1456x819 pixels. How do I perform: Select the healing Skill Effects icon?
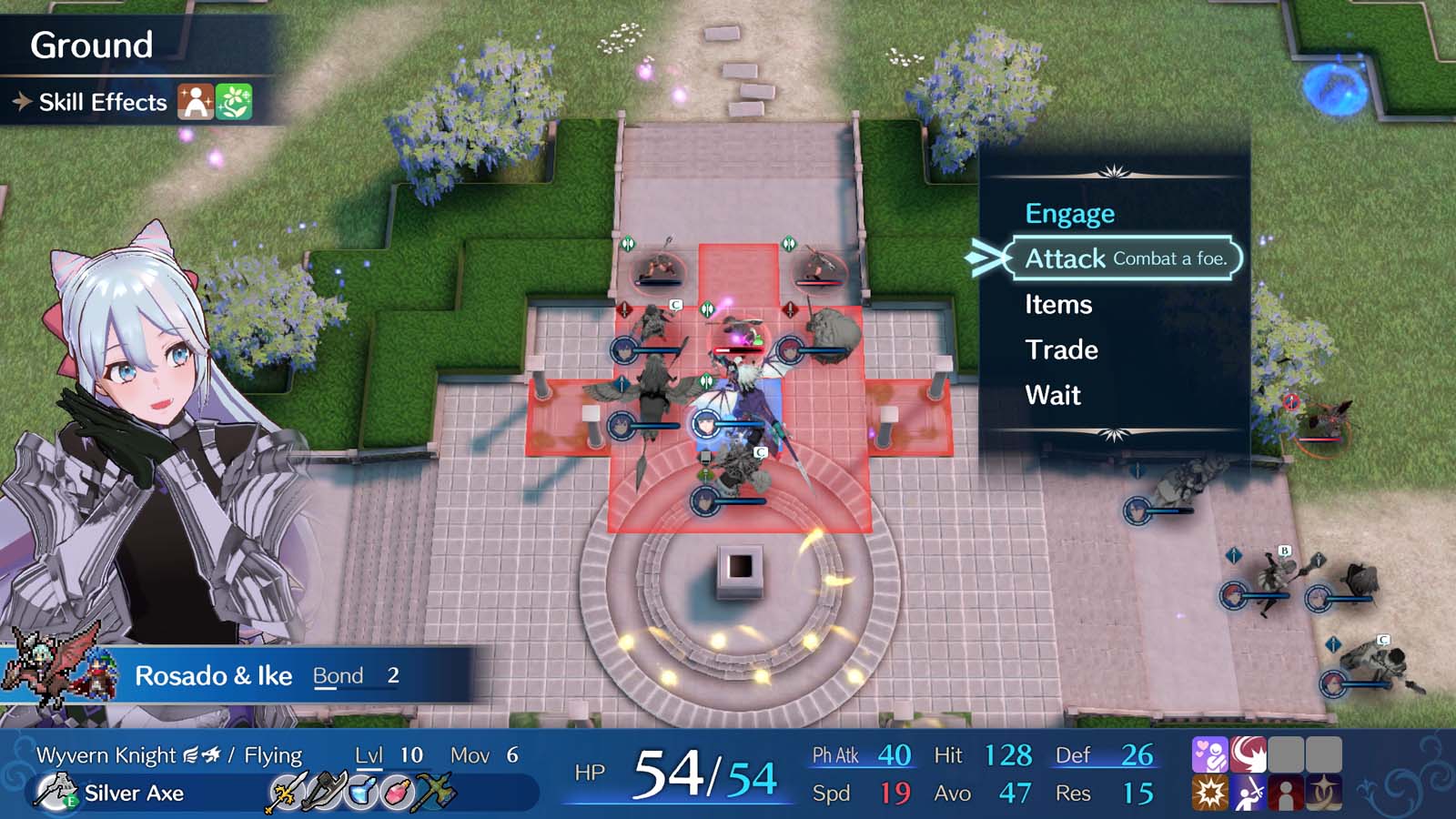coord(196,100)
